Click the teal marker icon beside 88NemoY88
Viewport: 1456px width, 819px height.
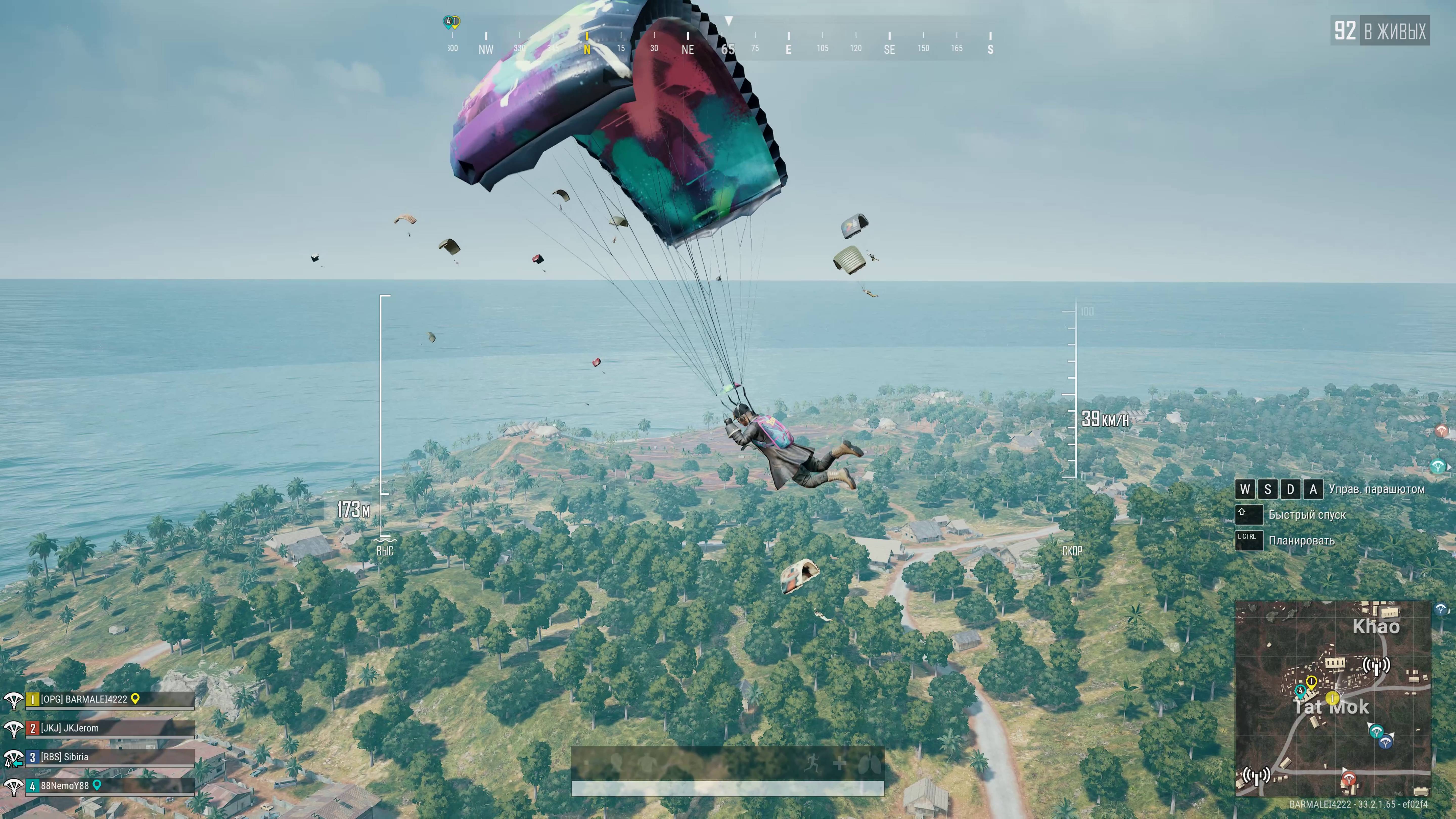(x=97, y=786)
